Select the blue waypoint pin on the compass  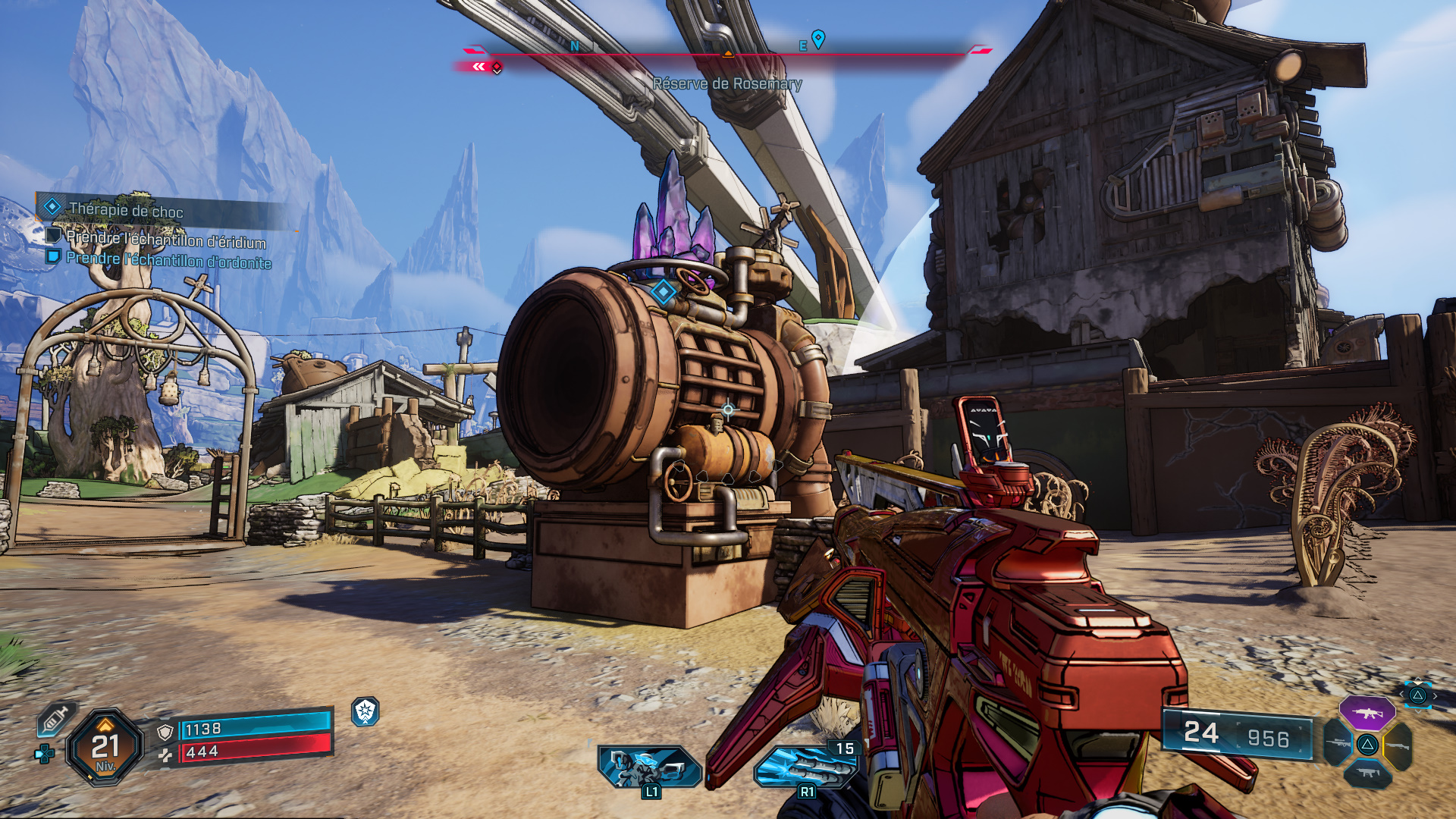[x=818, y=38]
